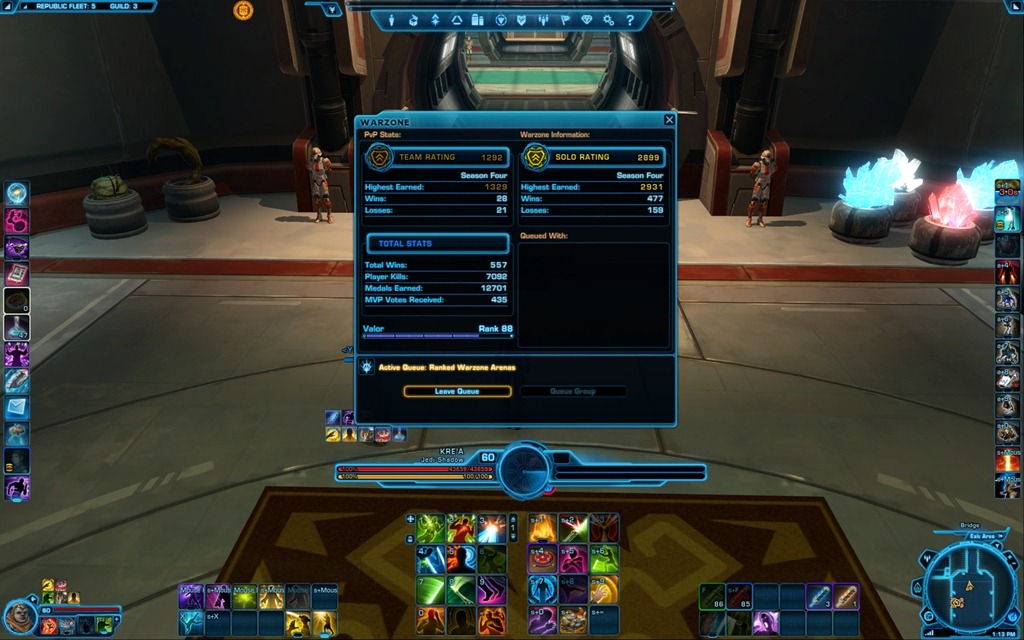This screenshot has height=640, width=1024.
Task: Click the diamond icon in top menu
Action: coord(586,20)
